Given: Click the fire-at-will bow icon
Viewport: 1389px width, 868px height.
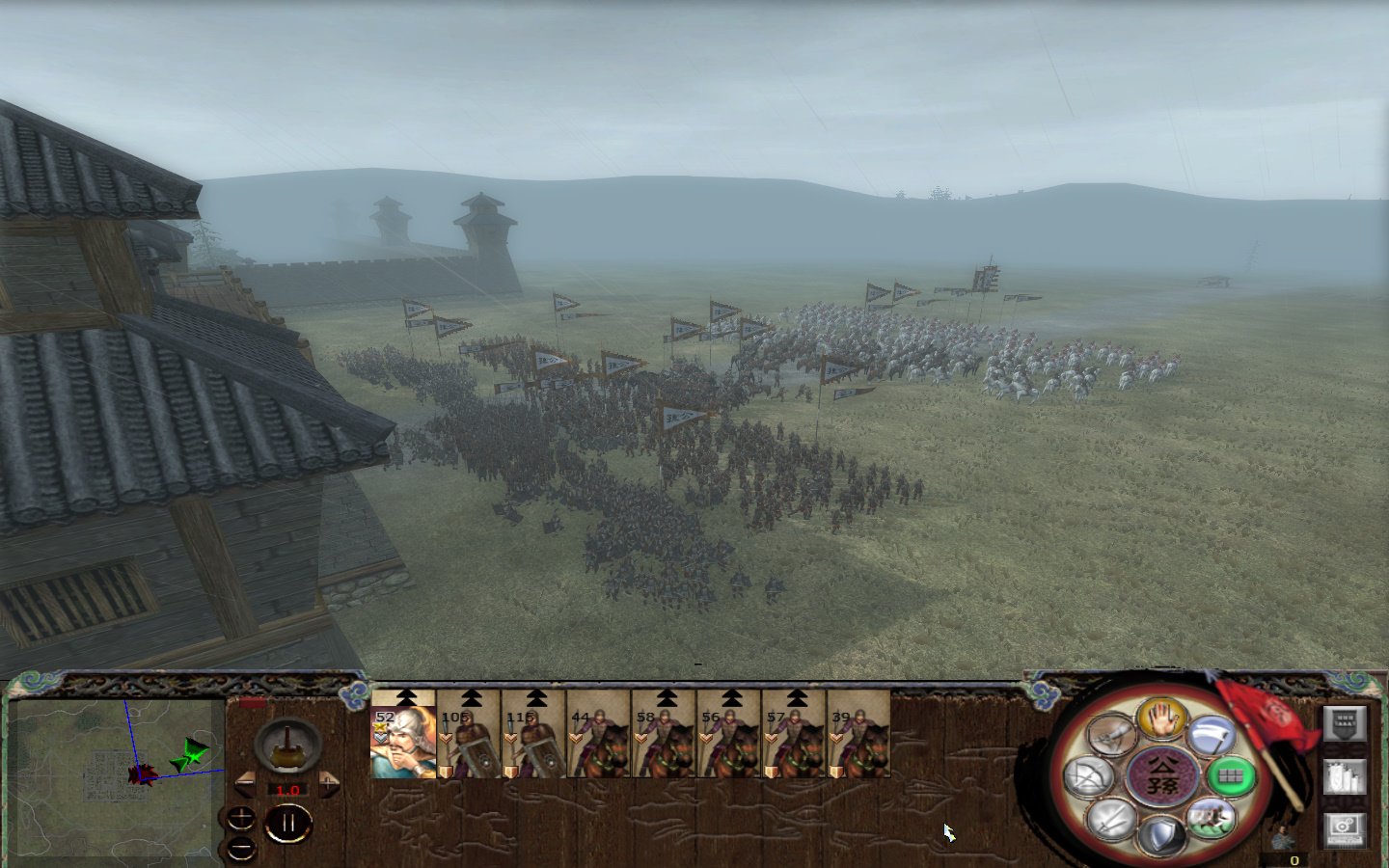Looking at the screenshot, I should pyautogui.click(x=1090, y=774).
